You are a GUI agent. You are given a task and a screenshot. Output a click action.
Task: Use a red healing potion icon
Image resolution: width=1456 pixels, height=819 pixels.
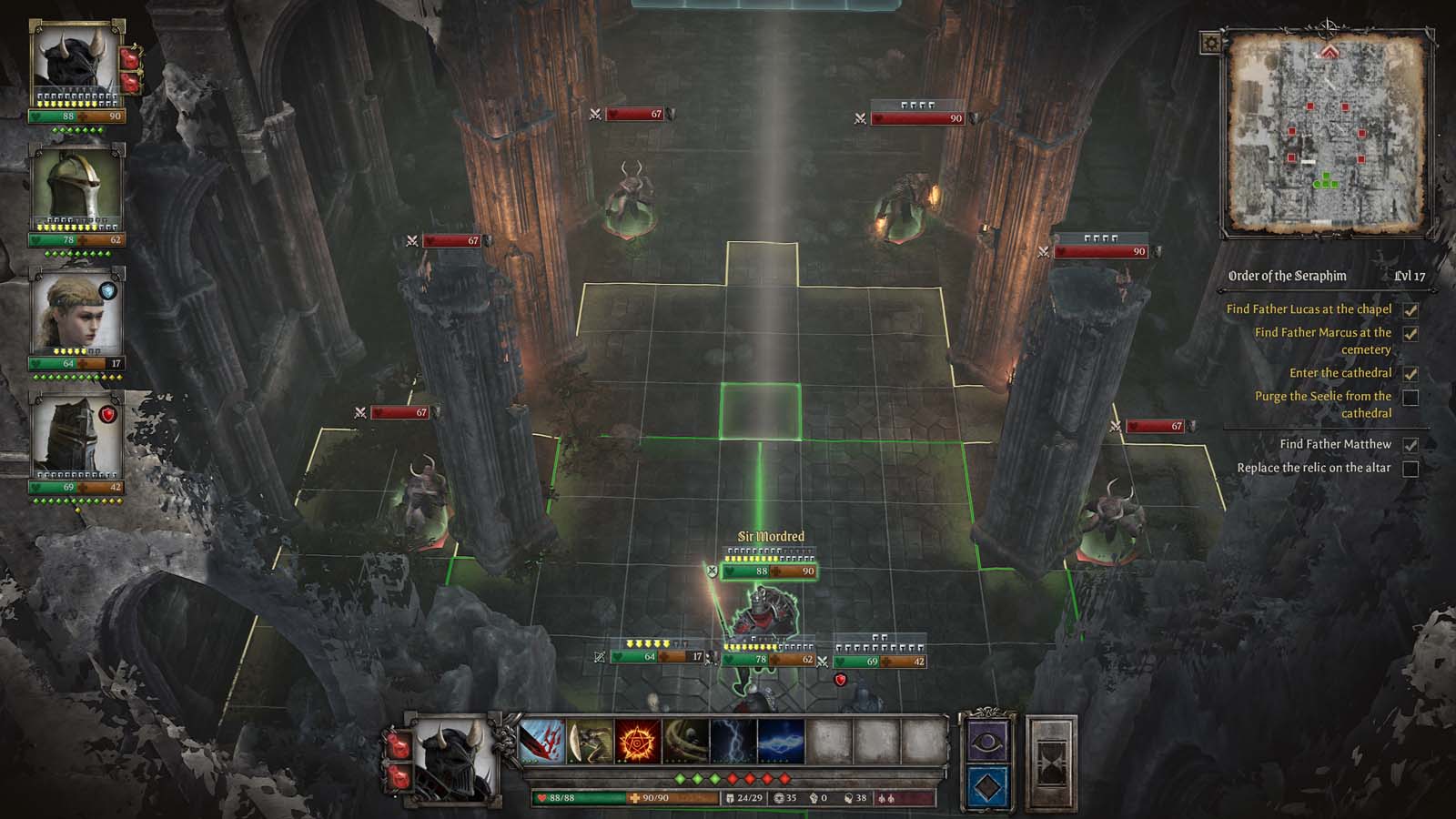400,746
